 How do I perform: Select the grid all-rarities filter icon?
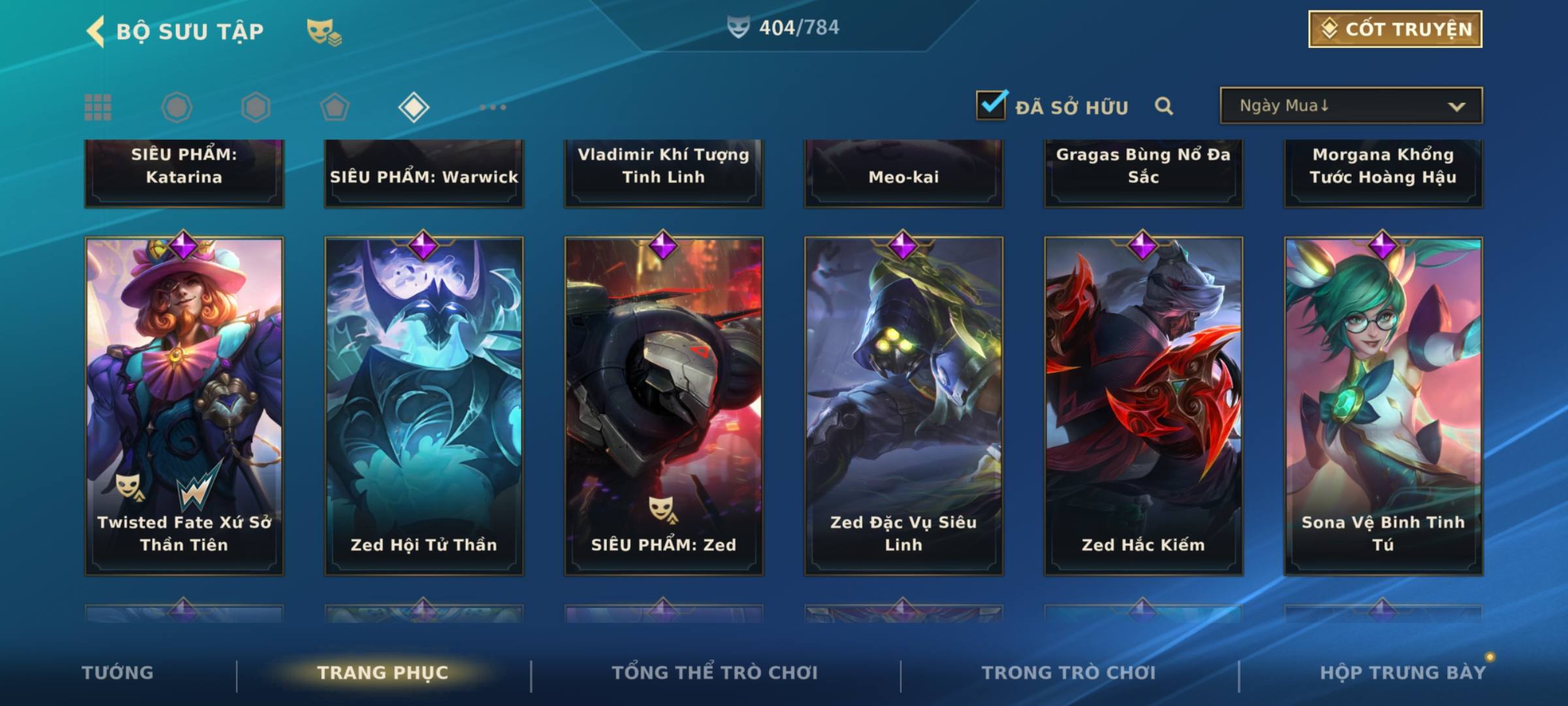pyautogui.click(x=98, y=107)
